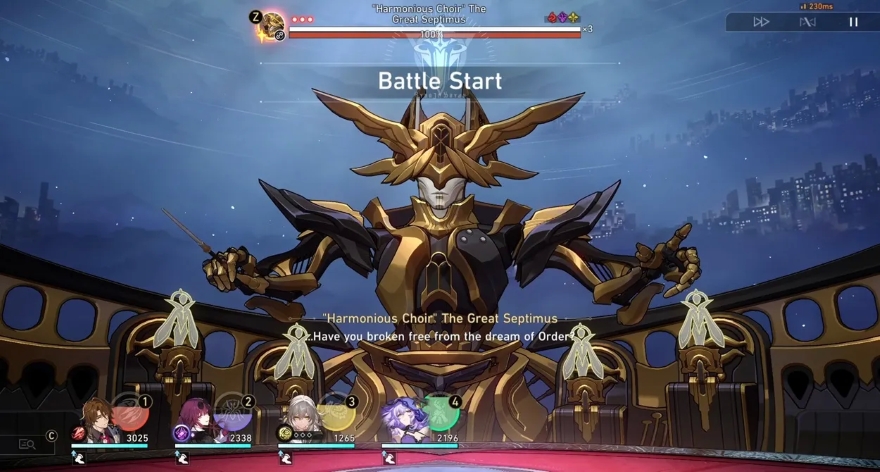Activate the yellow ultimate for character 3
This screenshot has height=472, width=880.
click(337, 411)
